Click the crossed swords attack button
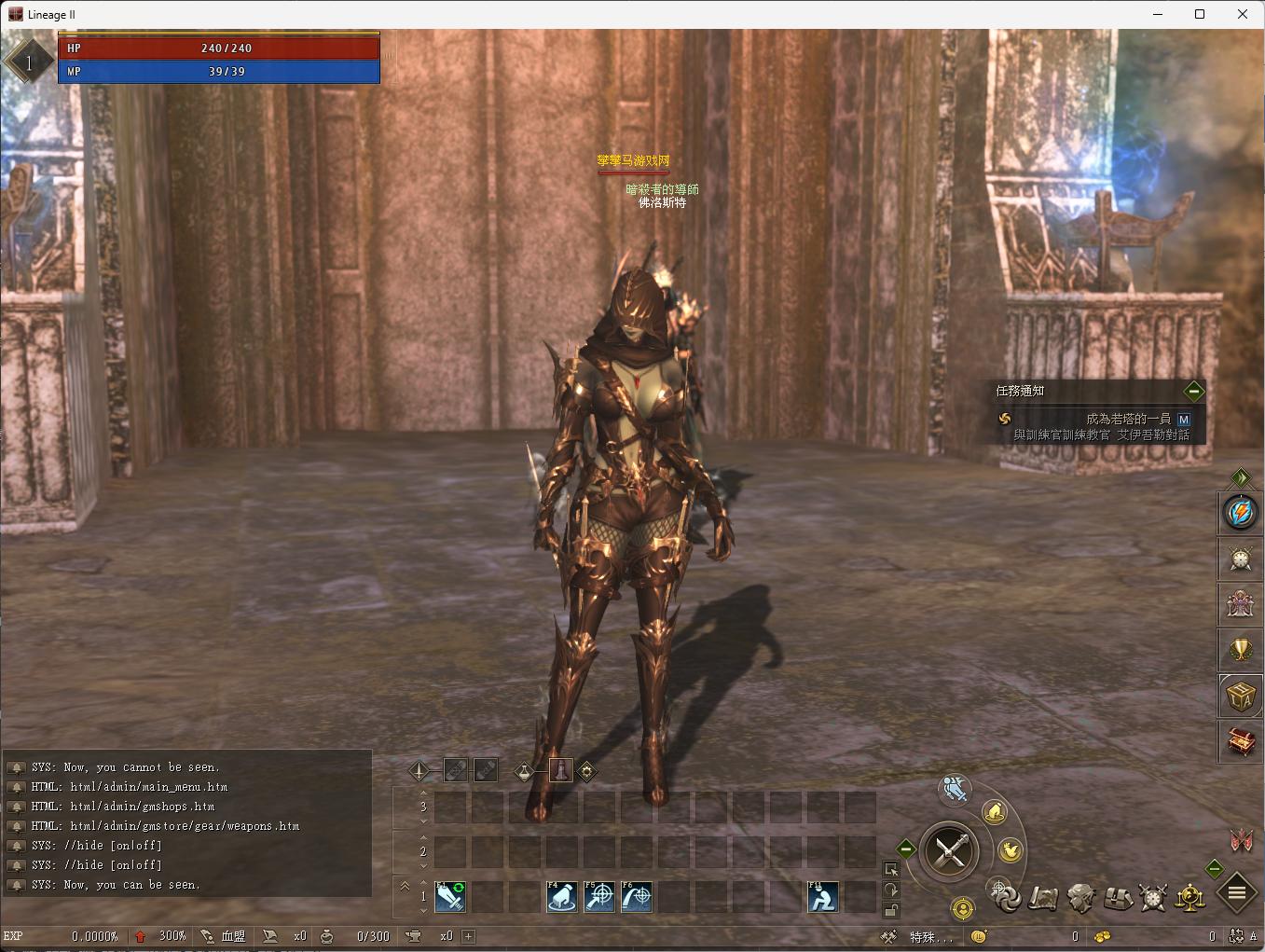 [949, 850]
